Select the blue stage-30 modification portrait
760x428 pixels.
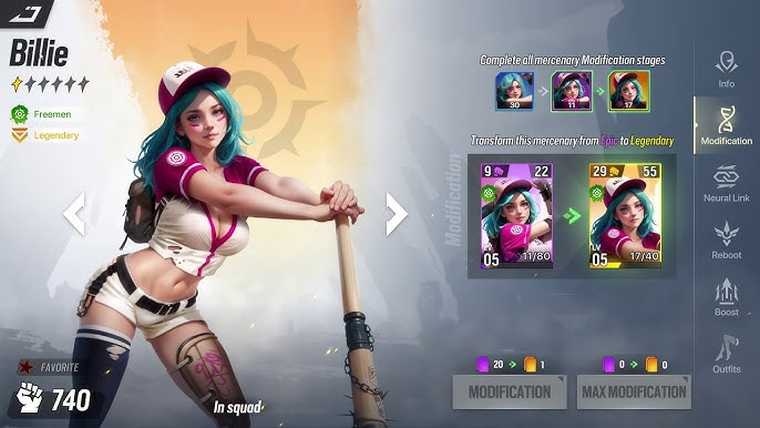[515, 91]
